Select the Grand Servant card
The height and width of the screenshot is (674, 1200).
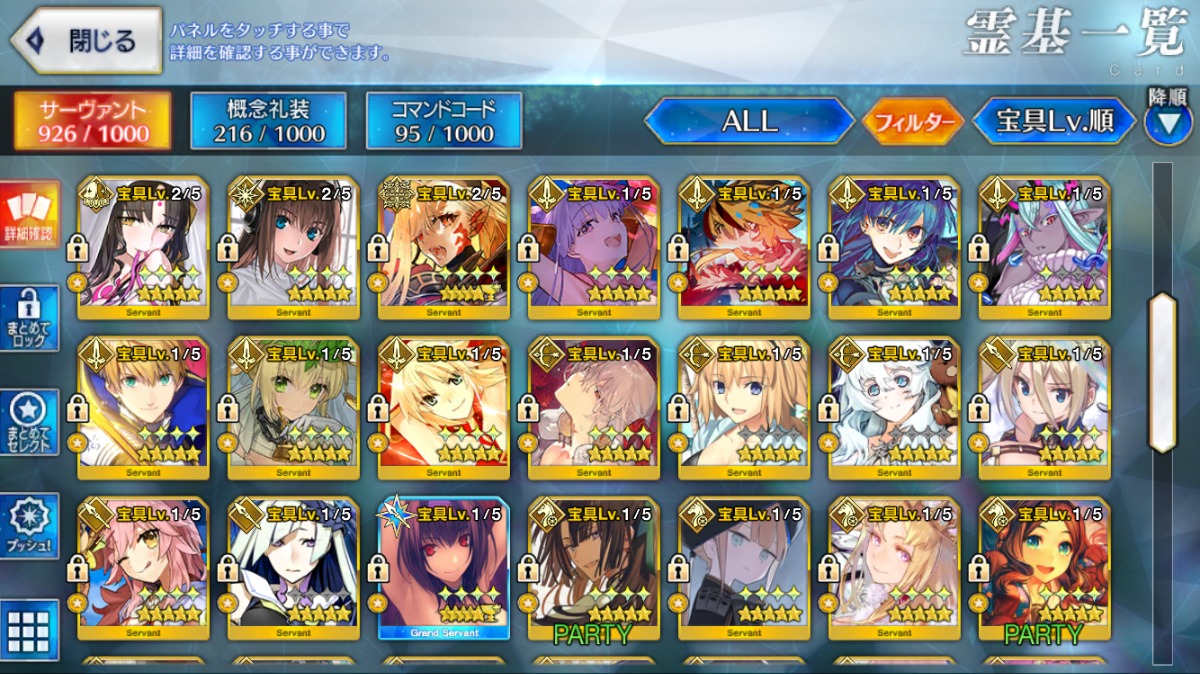point(444,568)
